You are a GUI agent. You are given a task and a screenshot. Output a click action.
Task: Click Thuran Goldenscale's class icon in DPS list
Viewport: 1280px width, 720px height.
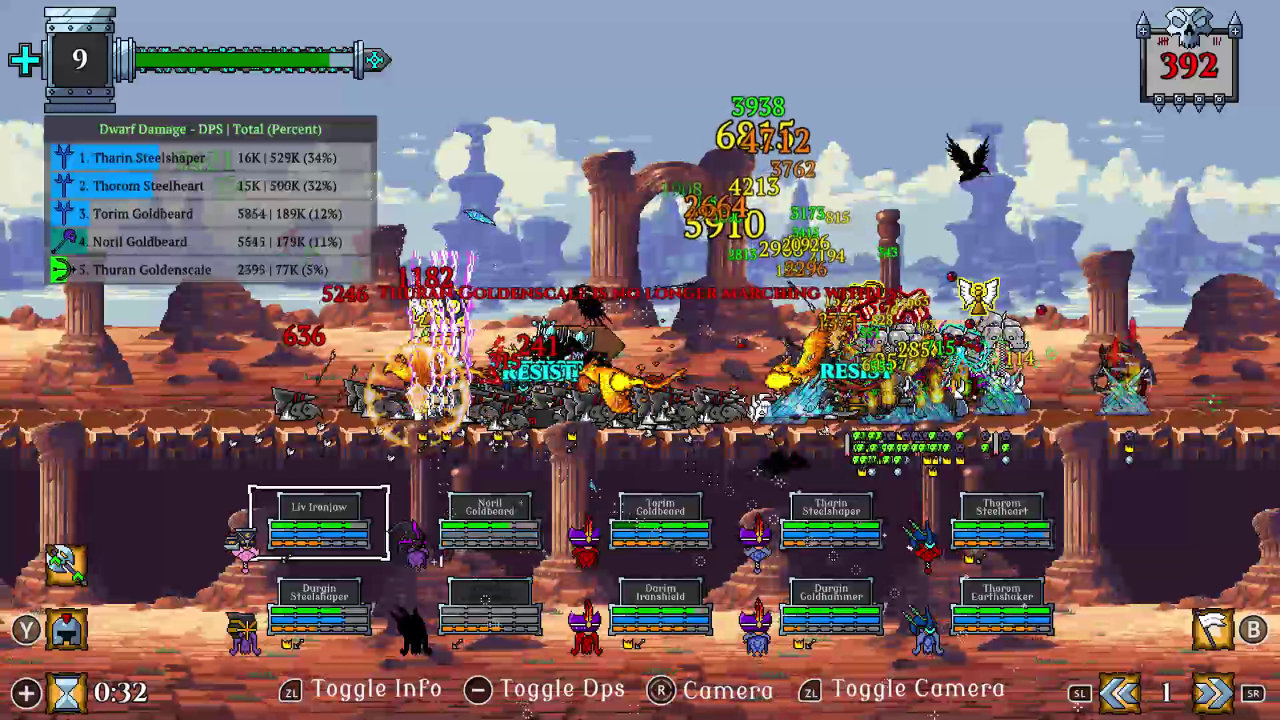point(62,270)
